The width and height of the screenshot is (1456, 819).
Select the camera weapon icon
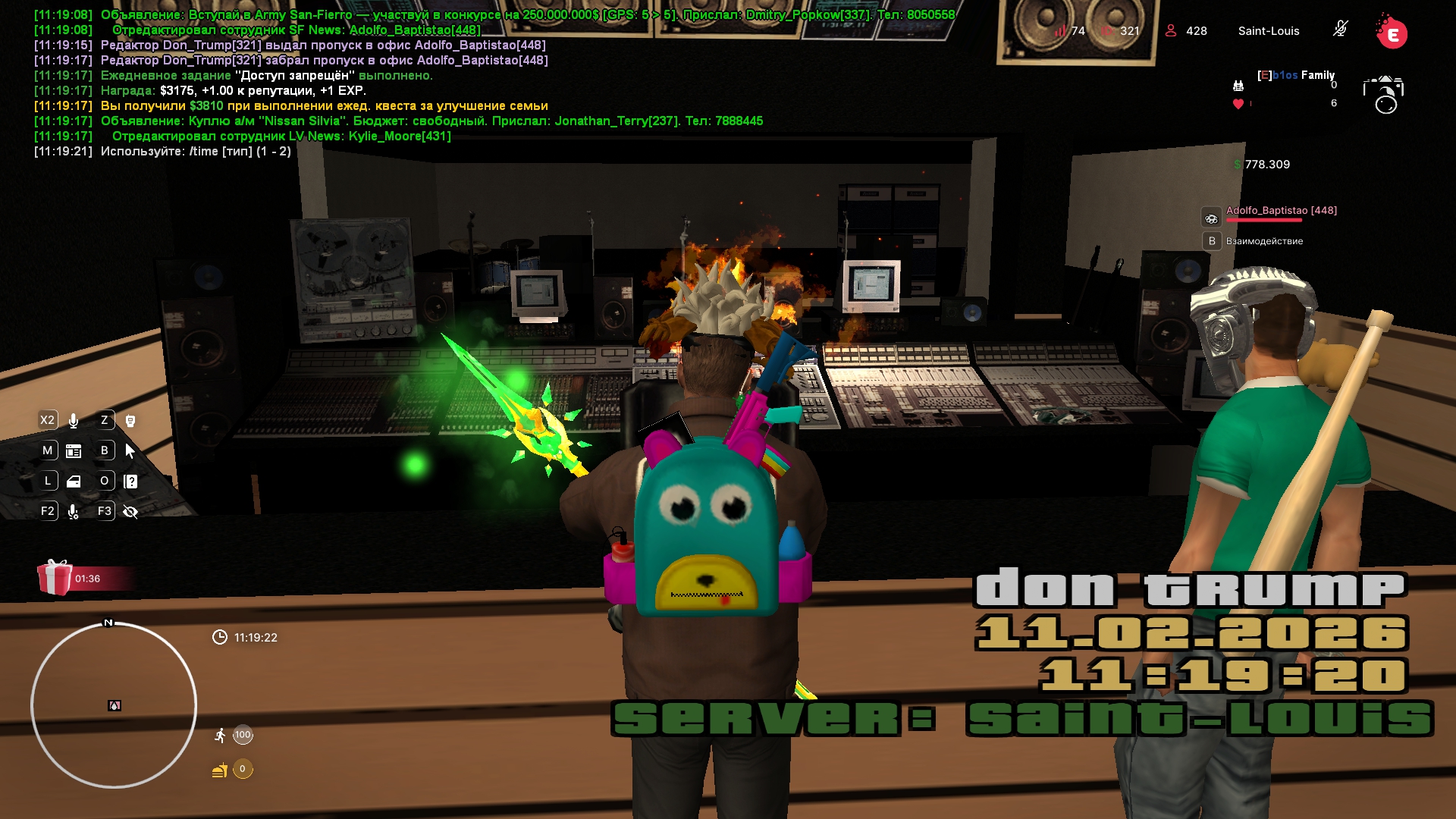tap(1384, 94)
